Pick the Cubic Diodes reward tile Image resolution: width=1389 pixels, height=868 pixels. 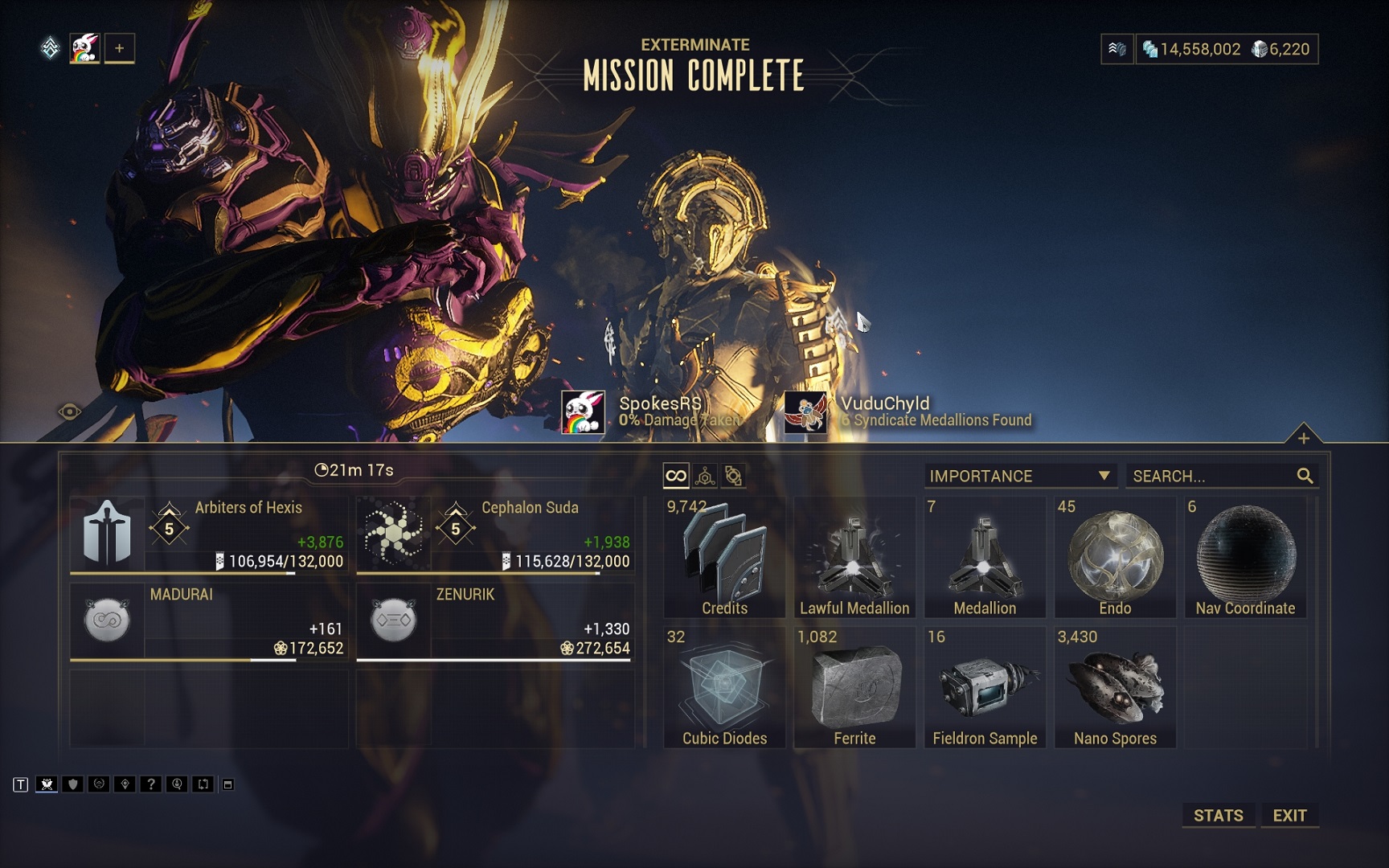click(724, 688)
